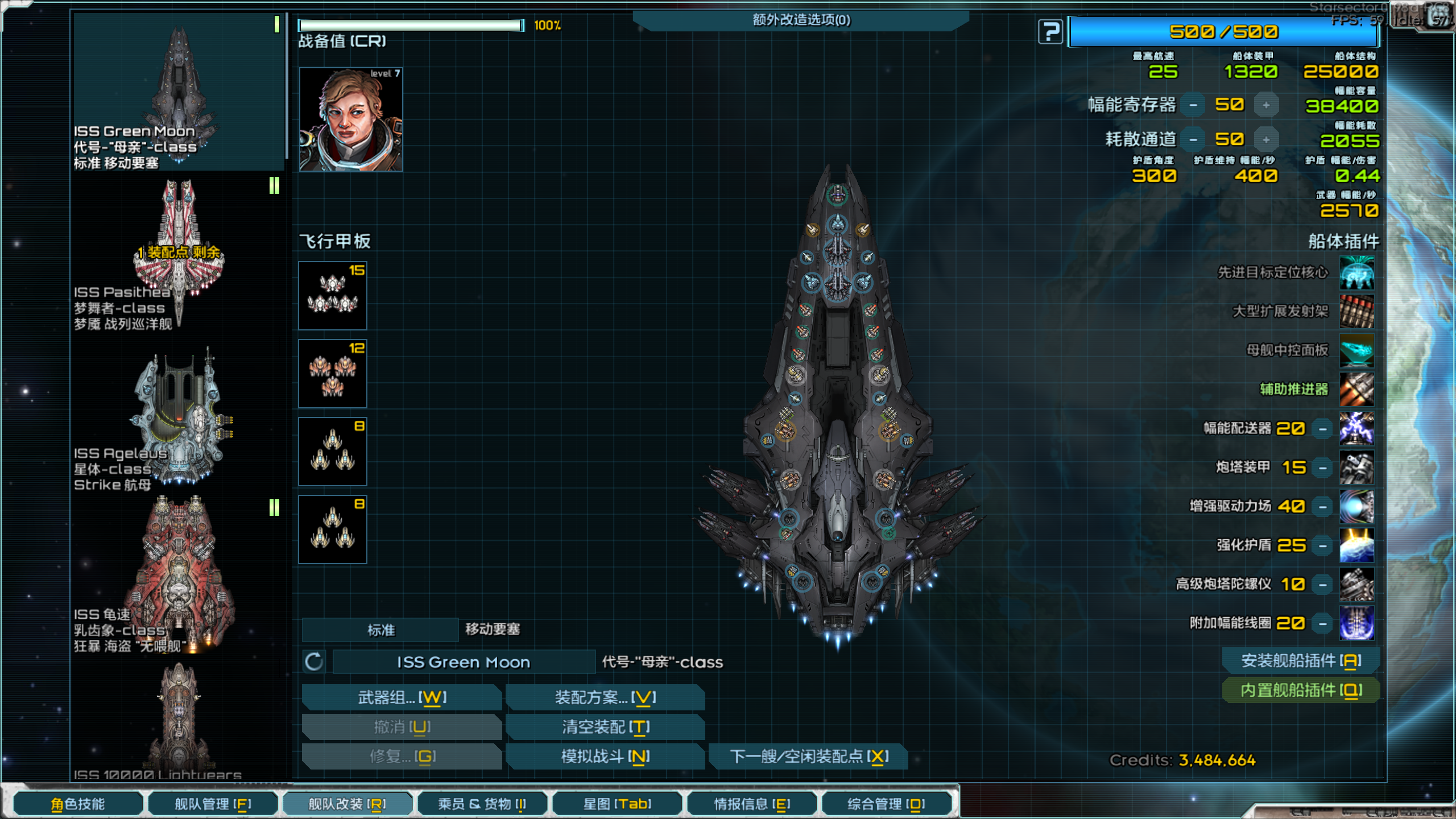This screenshot has height=819, width=1456.
Task: Open 安装舰船插件 hullmod install list
Action: [1301, 661]
